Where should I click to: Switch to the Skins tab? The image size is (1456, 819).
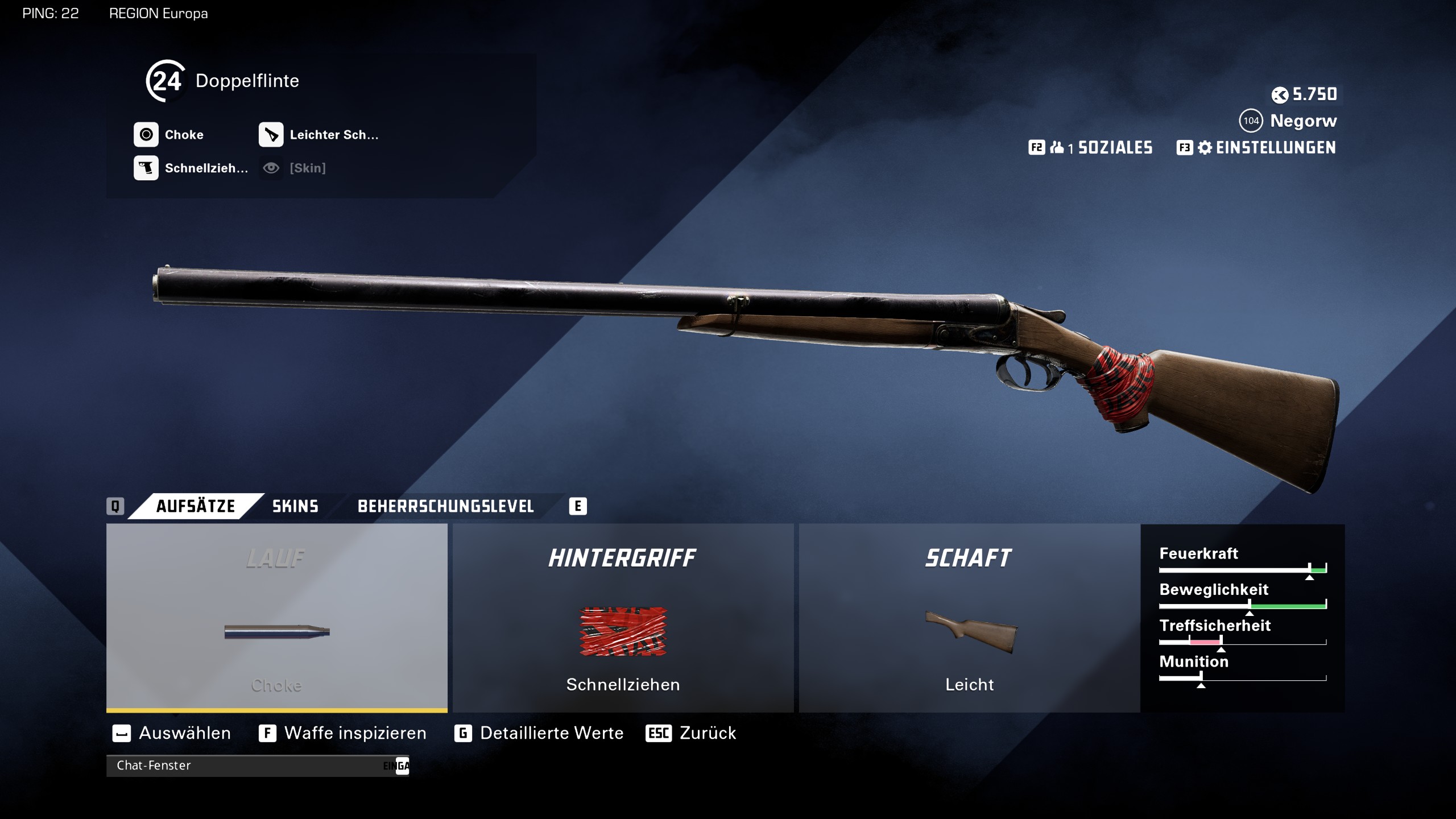tap(294, 506)
